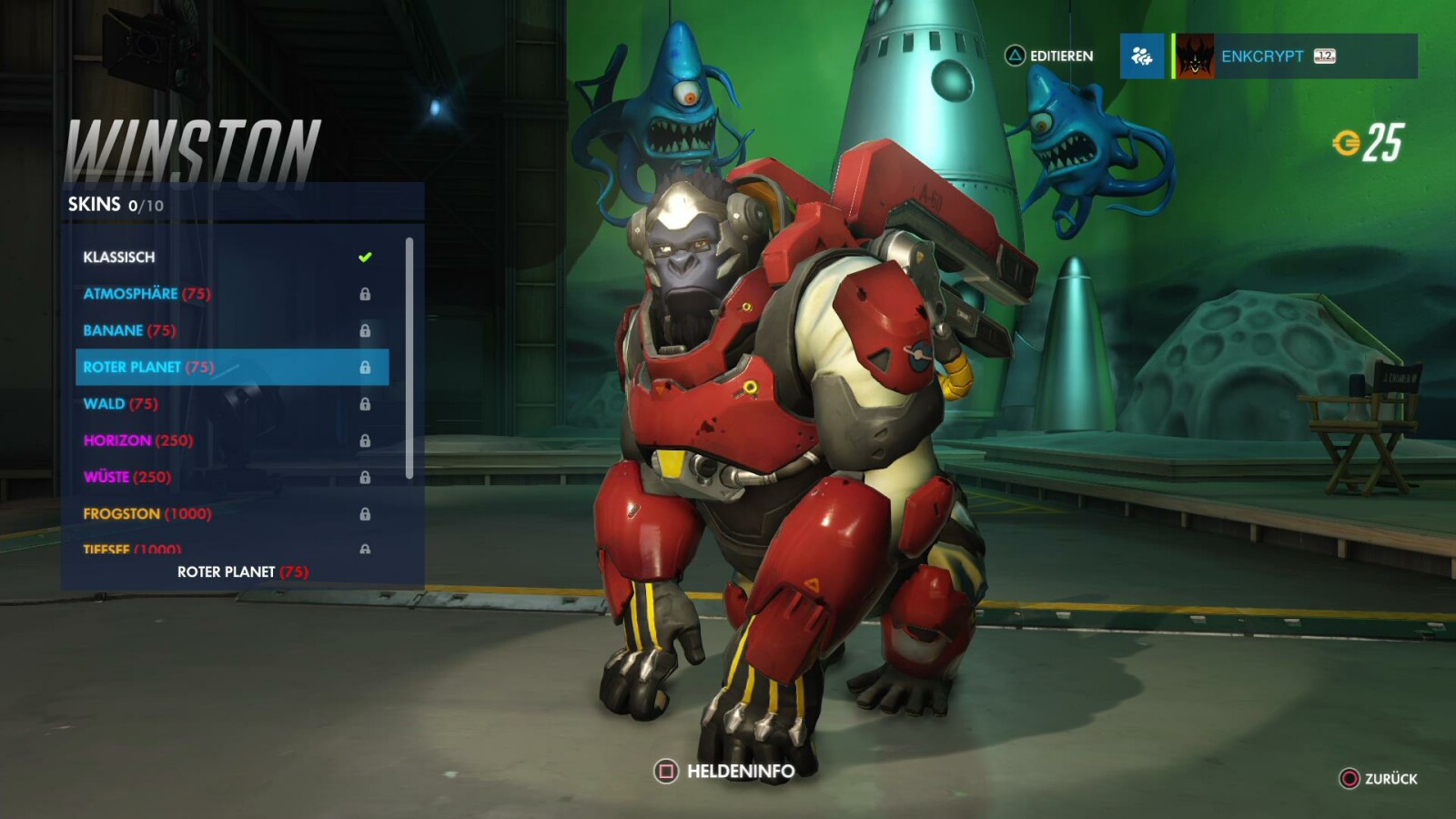This screenshot has height=819, width=1456.
Task: Click the lock icon beside ATMOSPHÄRE
Action: tap(366, 294)
